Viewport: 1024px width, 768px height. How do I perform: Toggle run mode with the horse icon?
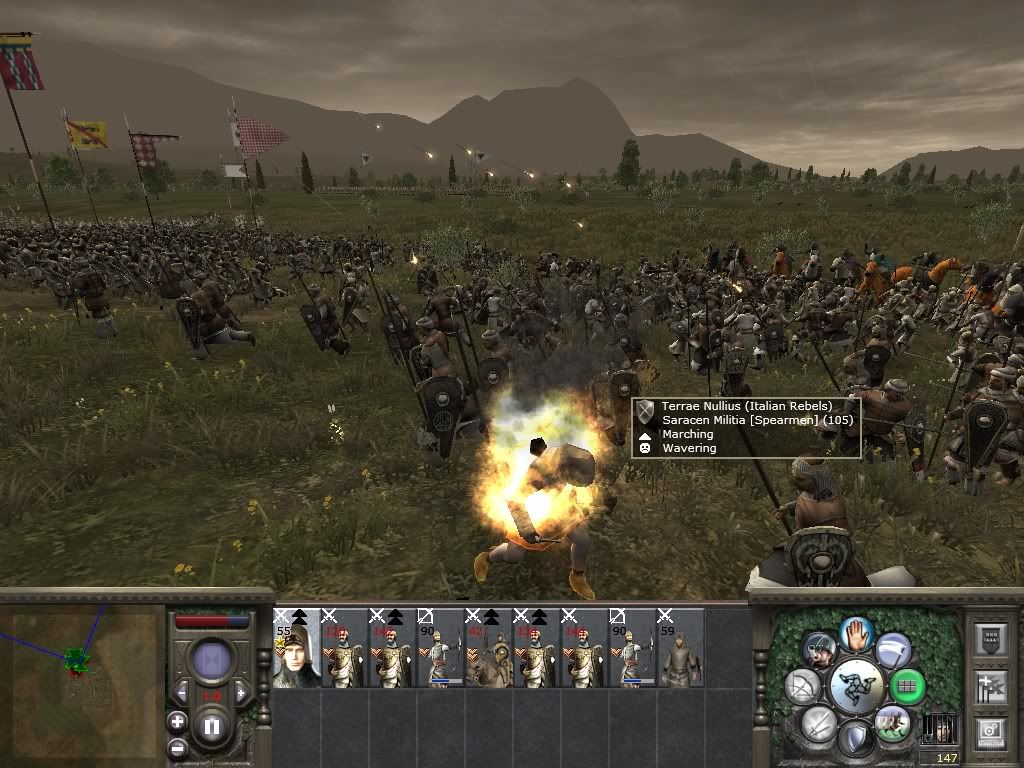point(892,723)
